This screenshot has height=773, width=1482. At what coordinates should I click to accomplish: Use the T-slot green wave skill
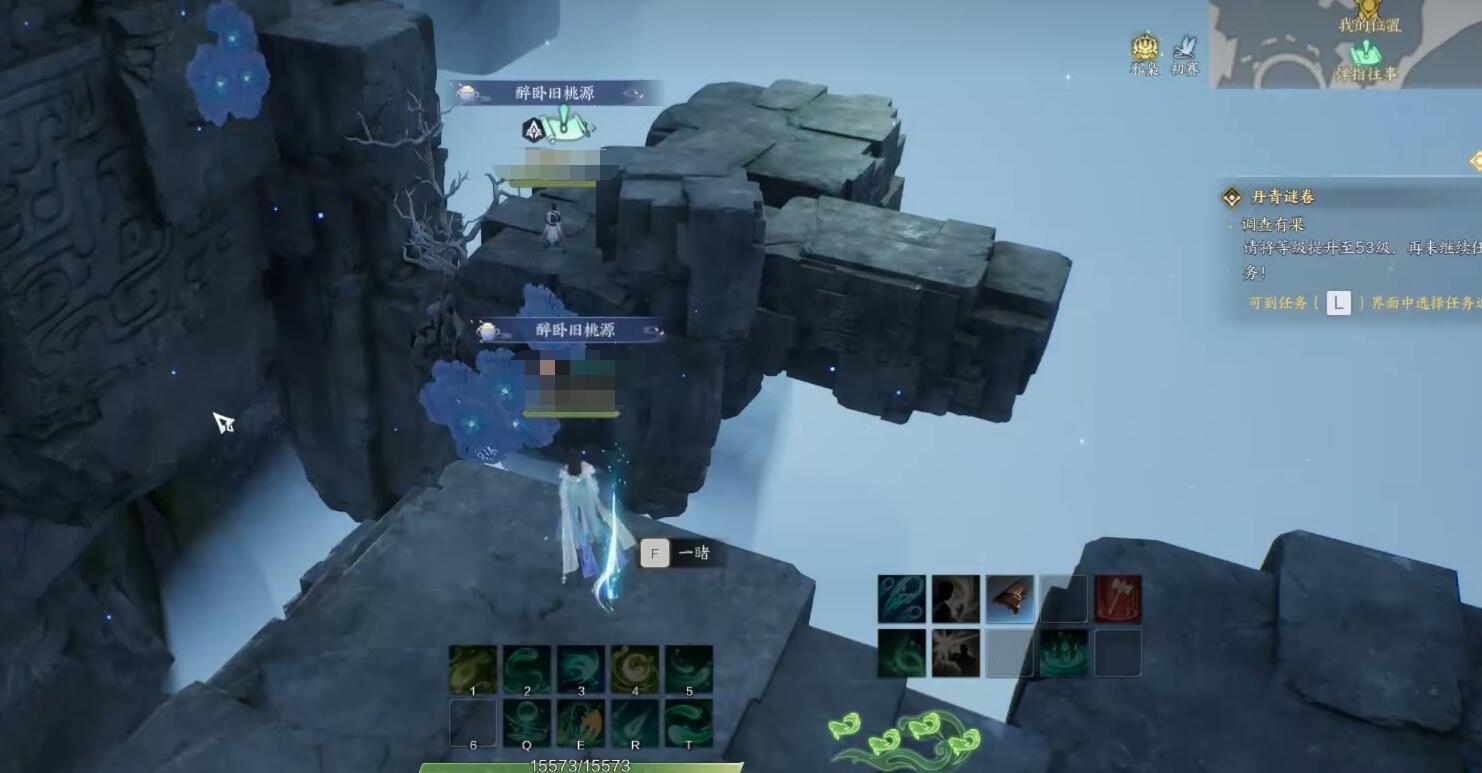coord(689,722)
